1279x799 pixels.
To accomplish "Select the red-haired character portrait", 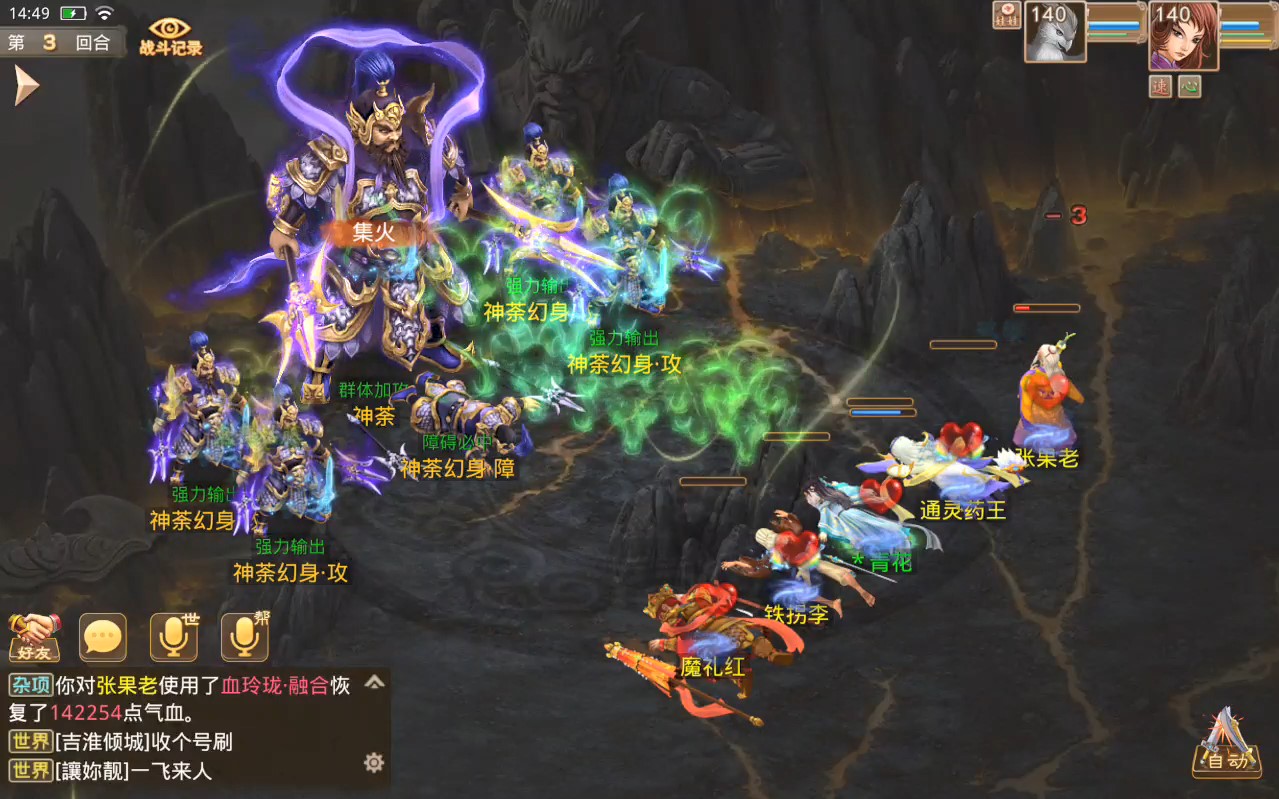I will point(1184,35).
